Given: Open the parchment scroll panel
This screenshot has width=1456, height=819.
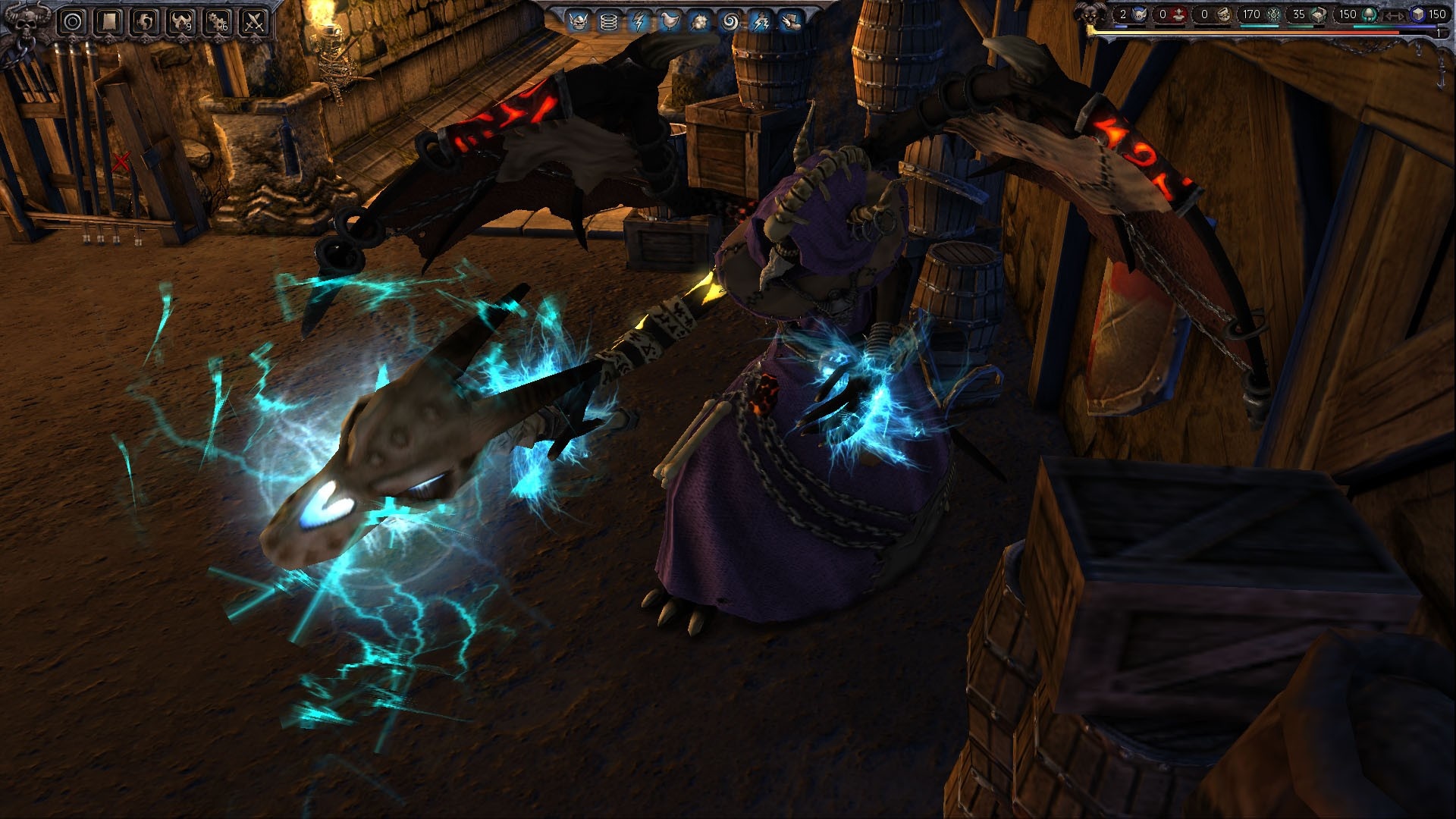Looking at the screenshot, I should [109, 22].
